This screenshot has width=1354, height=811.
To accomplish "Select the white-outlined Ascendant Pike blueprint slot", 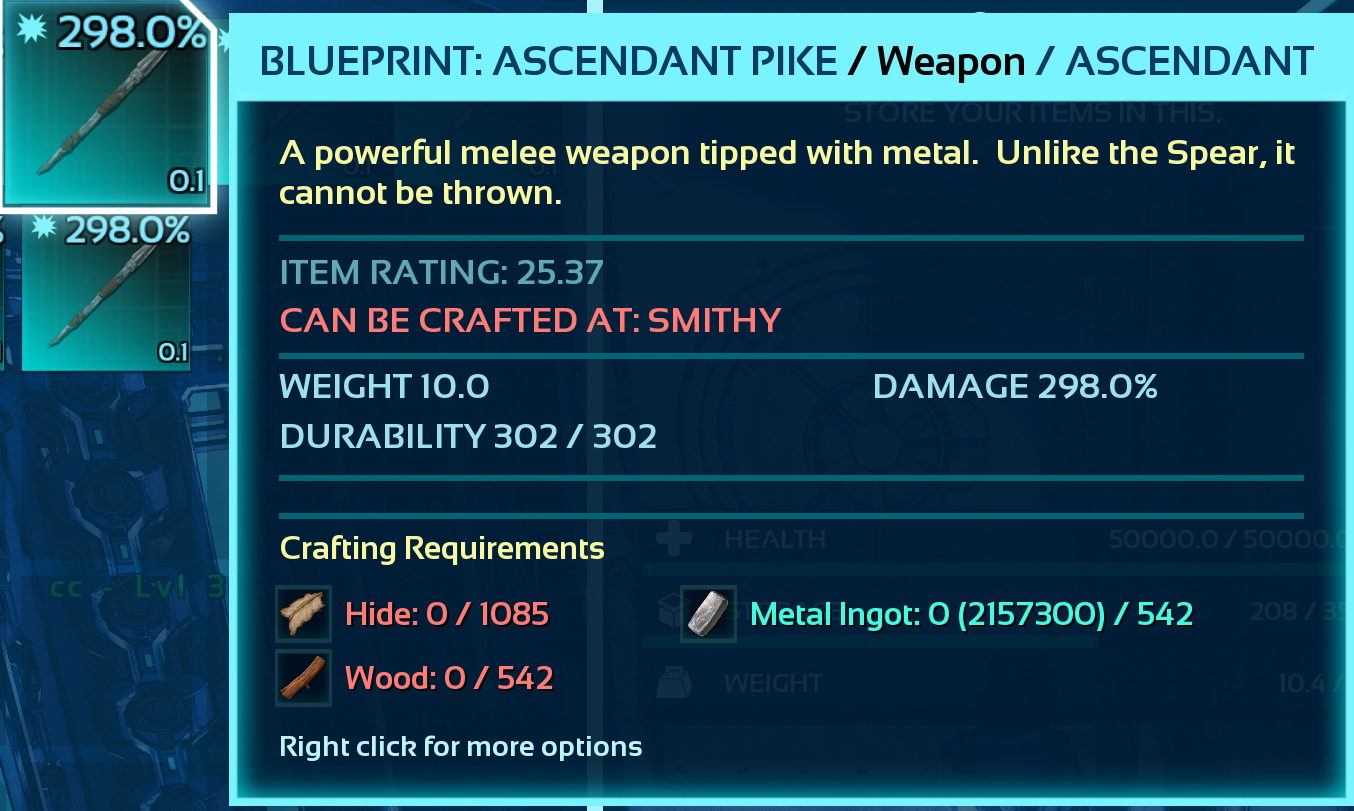I will (x=108, y=104).
